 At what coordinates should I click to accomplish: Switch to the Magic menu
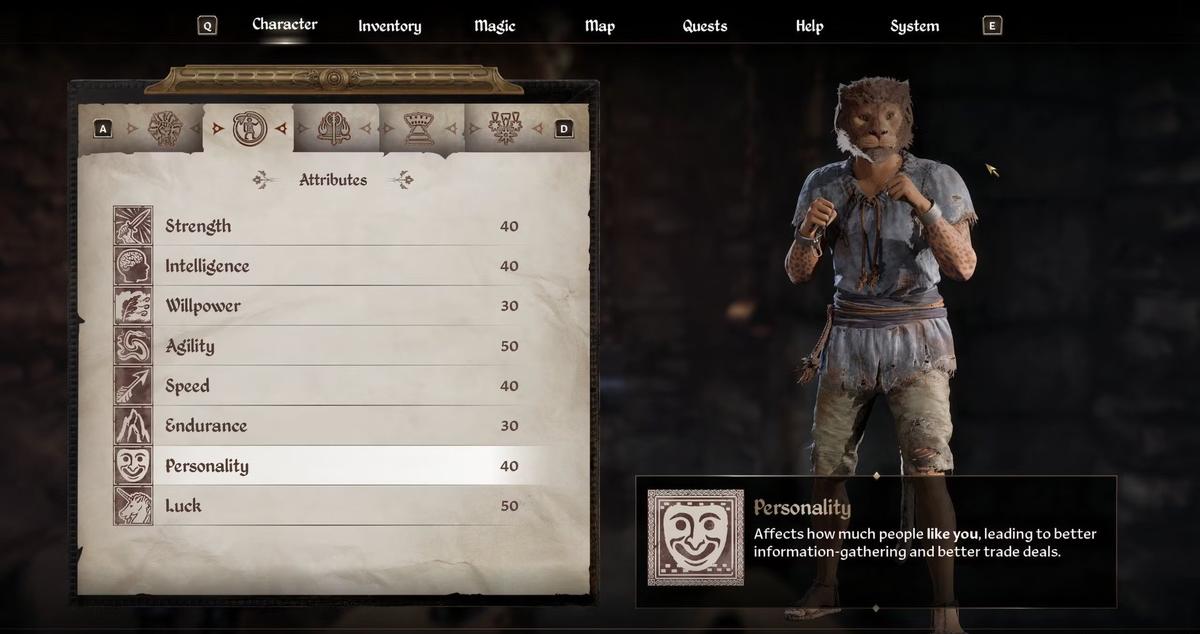click(494, 26)
